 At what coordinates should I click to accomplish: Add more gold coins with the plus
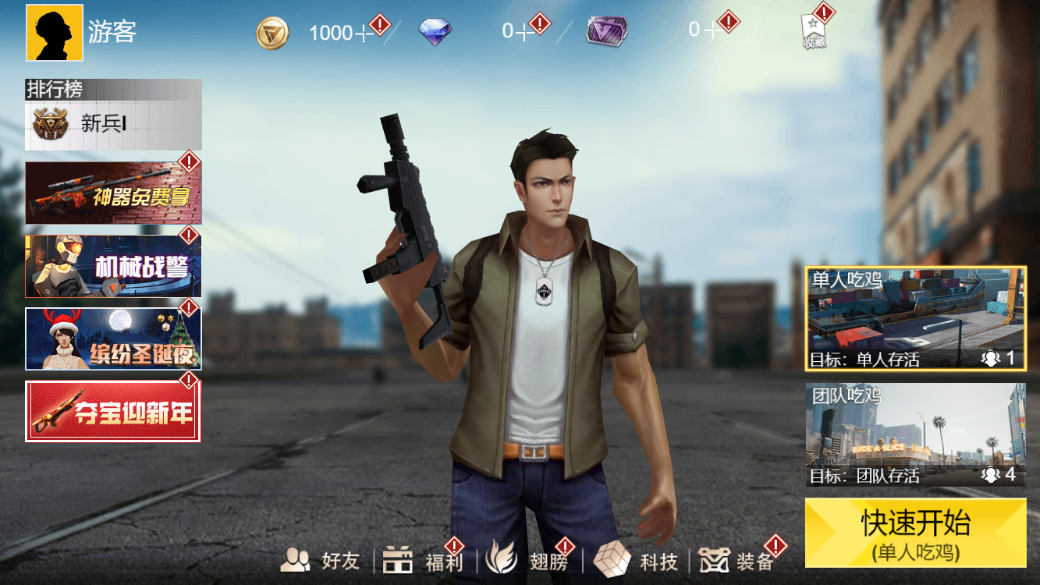(x=364, y=33)
